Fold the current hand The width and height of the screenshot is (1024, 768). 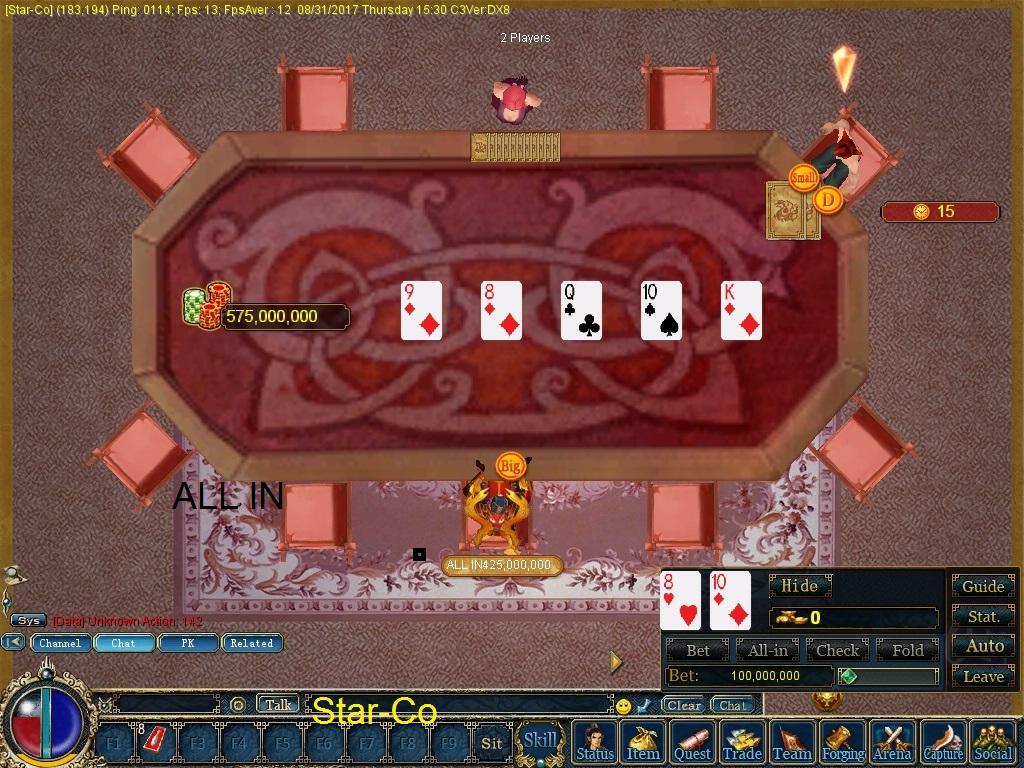pos(907,650)
